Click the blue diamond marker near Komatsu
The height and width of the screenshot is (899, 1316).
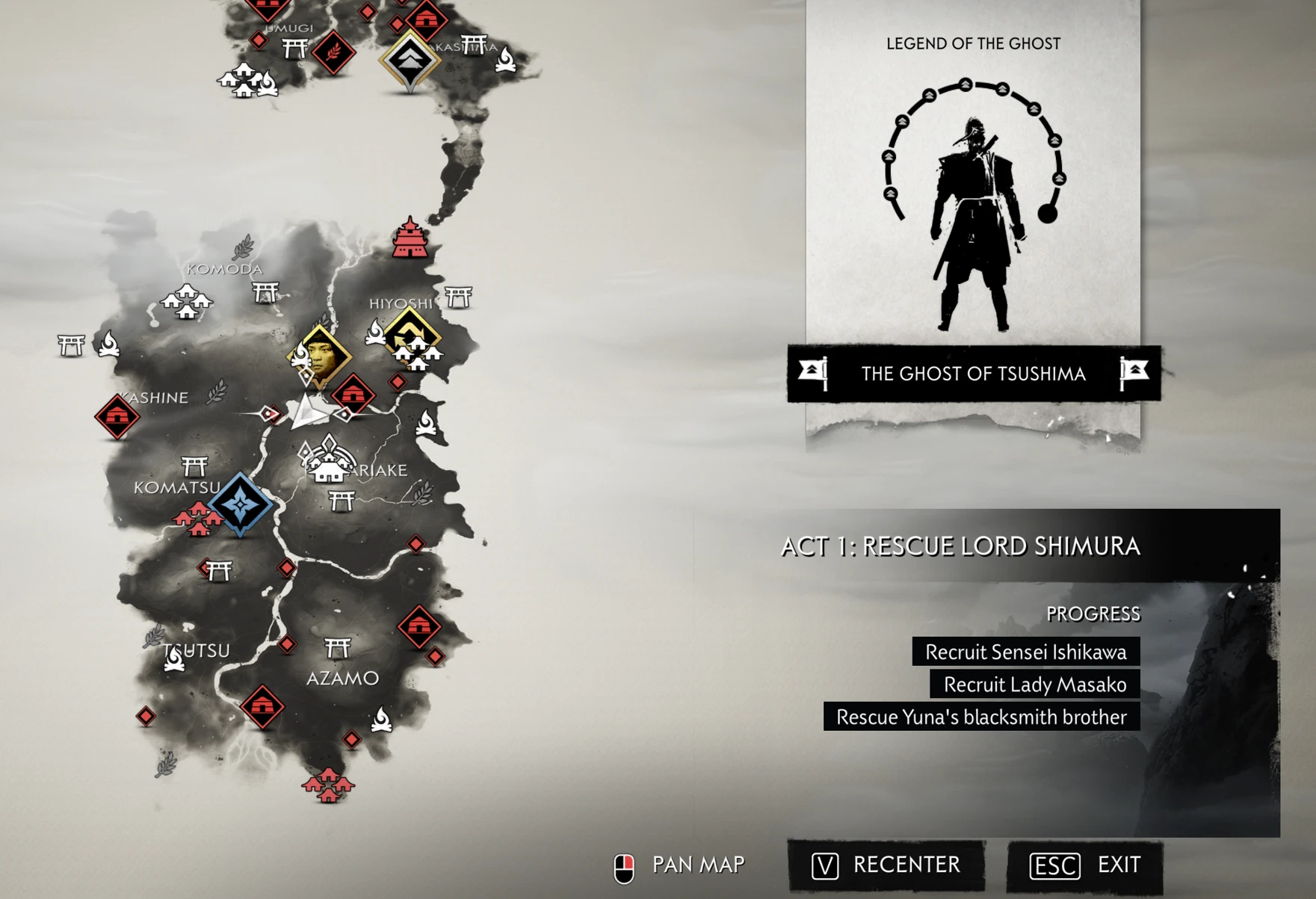[241, 504]
